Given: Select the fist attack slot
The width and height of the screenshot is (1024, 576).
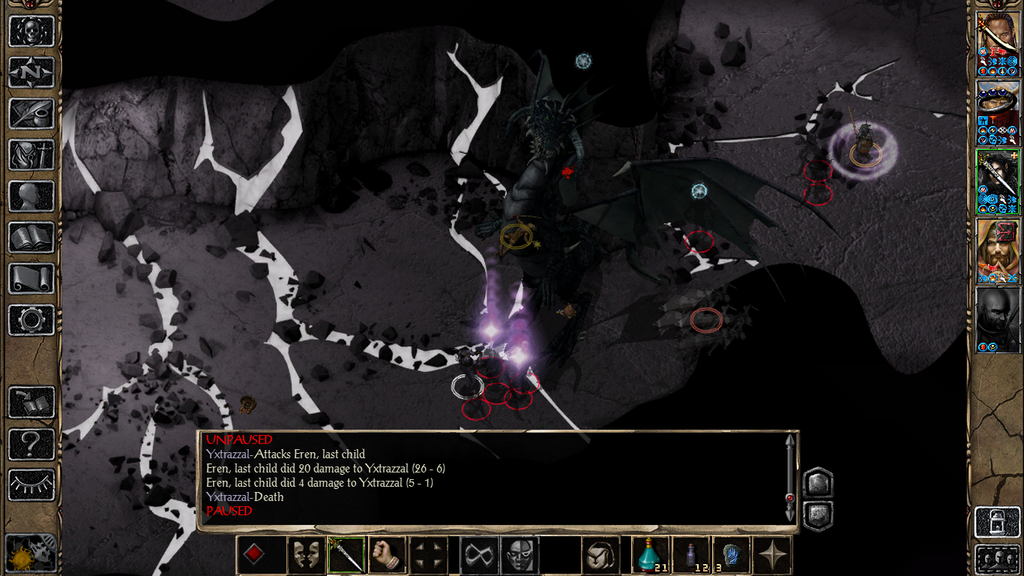Looking at the screenshot, I should [x=387, y=555].
